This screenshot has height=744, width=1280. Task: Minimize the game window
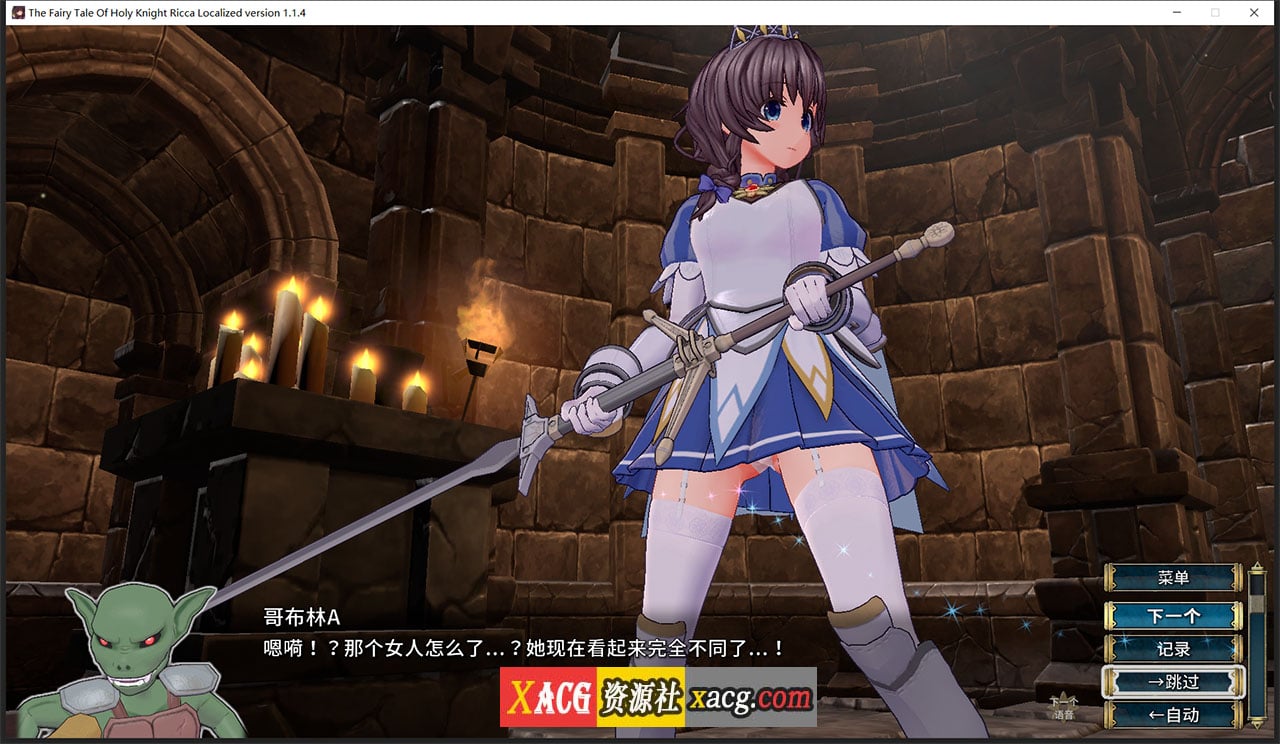(x=1176, y=13)
